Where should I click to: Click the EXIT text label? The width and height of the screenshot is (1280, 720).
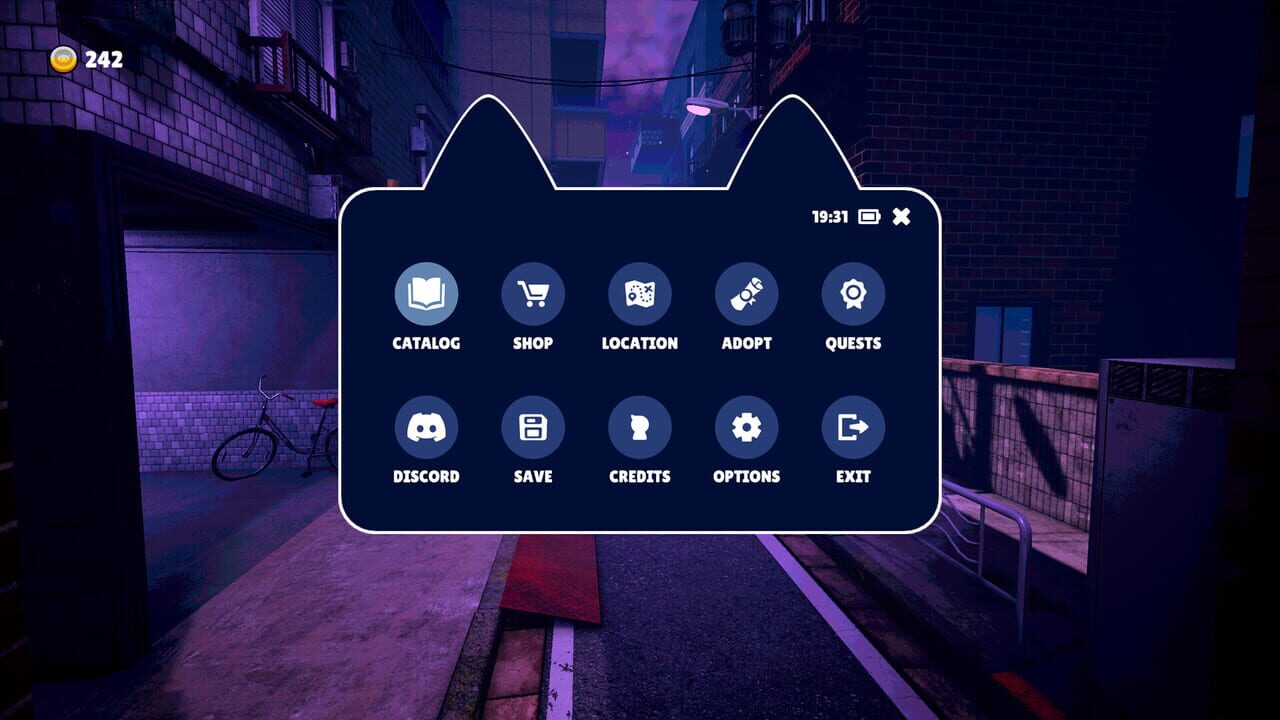click(852, 477)
